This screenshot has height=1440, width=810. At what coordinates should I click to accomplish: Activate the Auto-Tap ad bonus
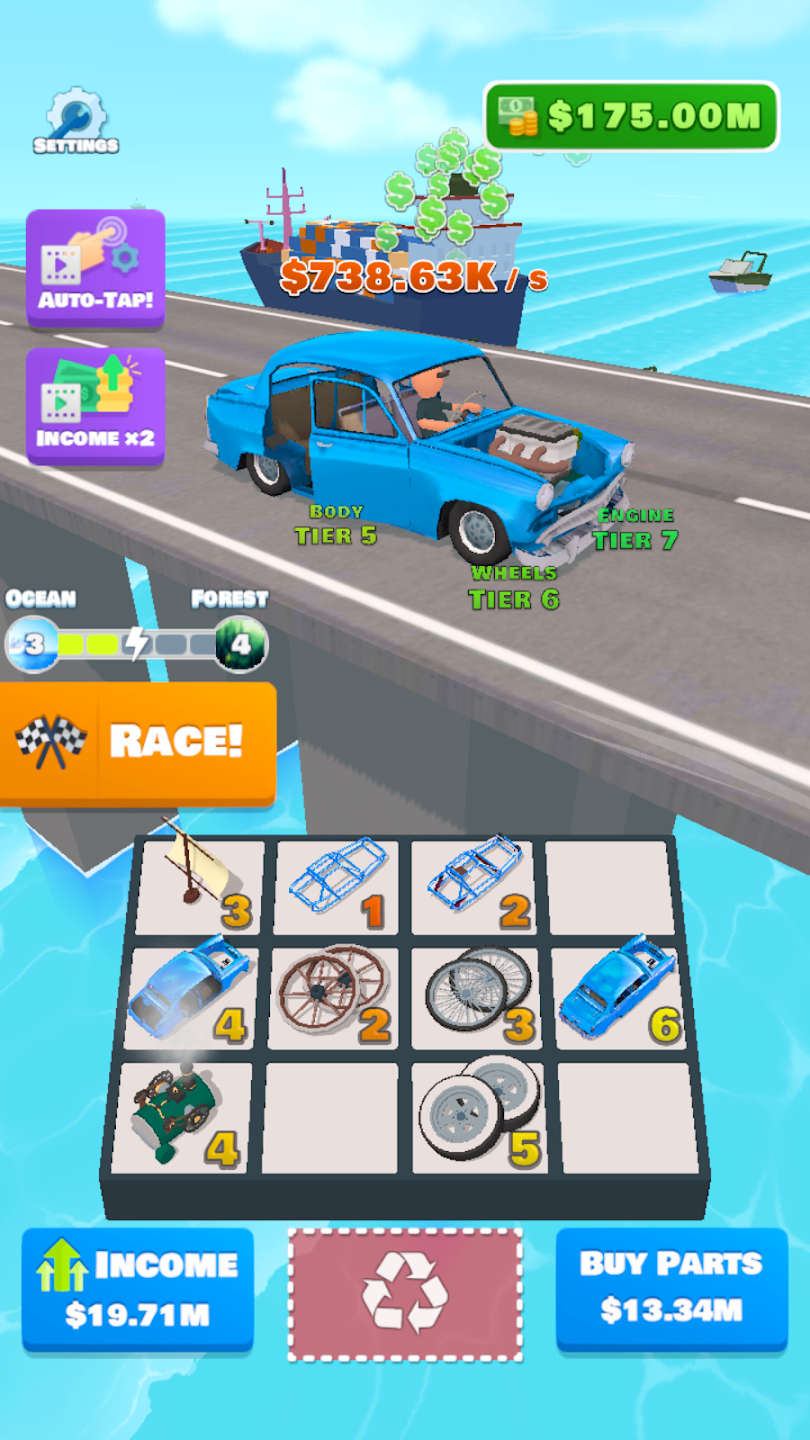point(96,265)
